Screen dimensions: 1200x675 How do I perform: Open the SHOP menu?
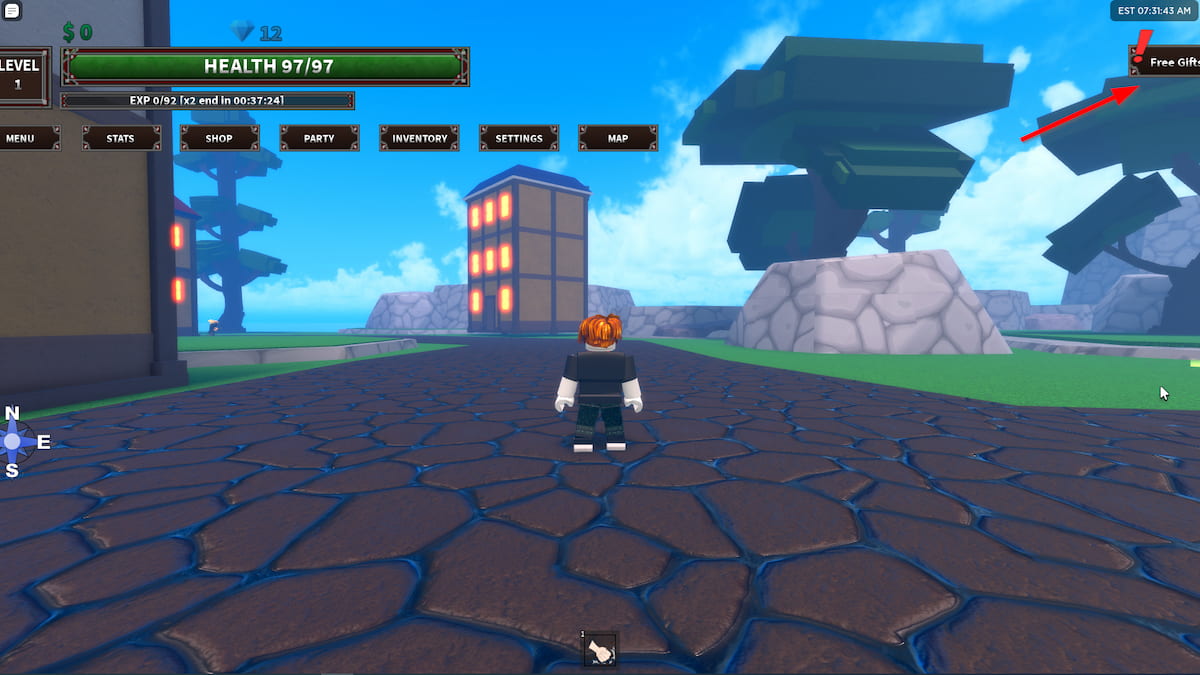(220, 138)
